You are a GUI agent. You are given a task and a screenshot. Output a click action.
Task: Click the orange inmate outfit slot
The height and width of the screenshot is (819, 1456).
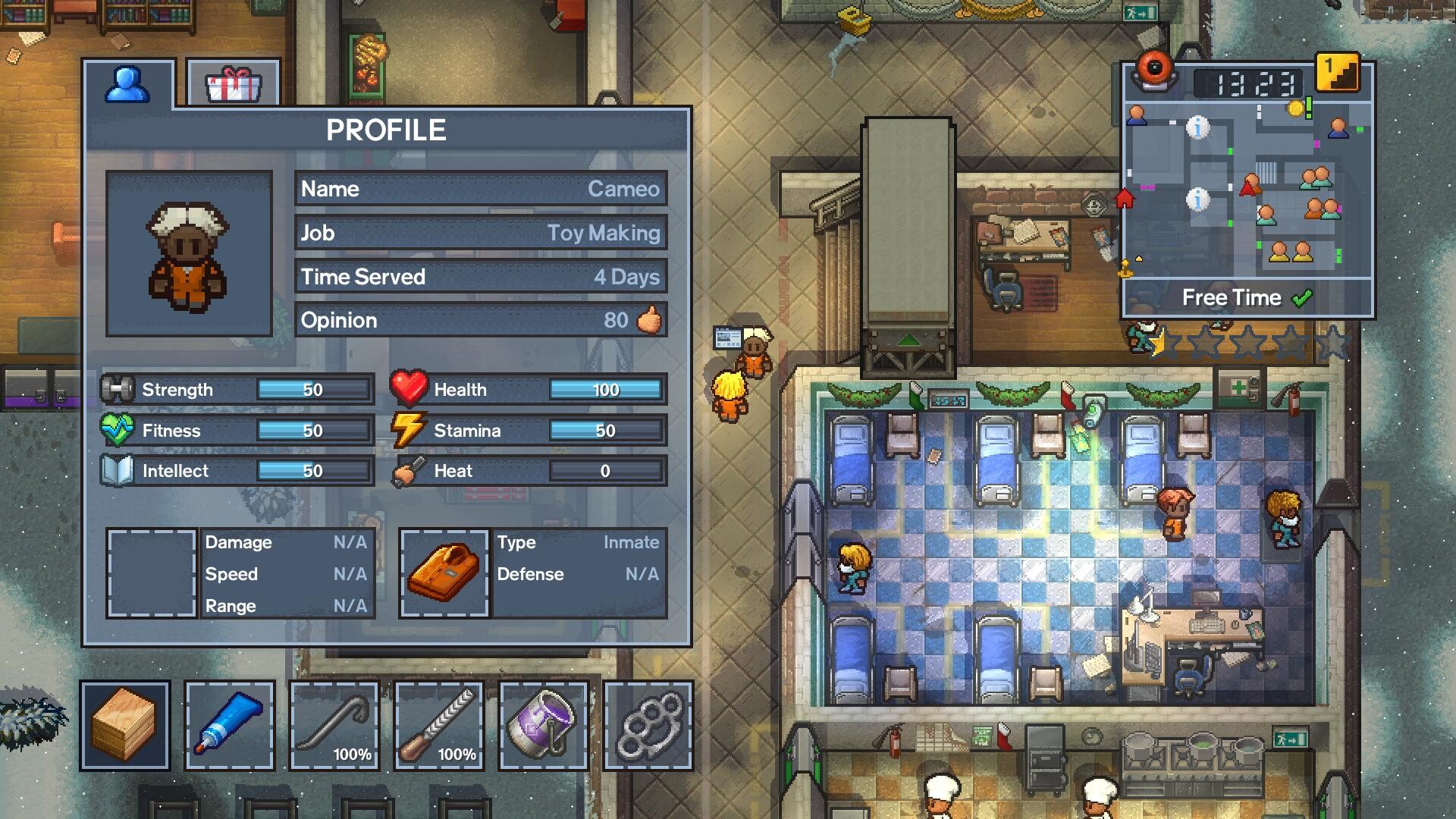point(444,573)
